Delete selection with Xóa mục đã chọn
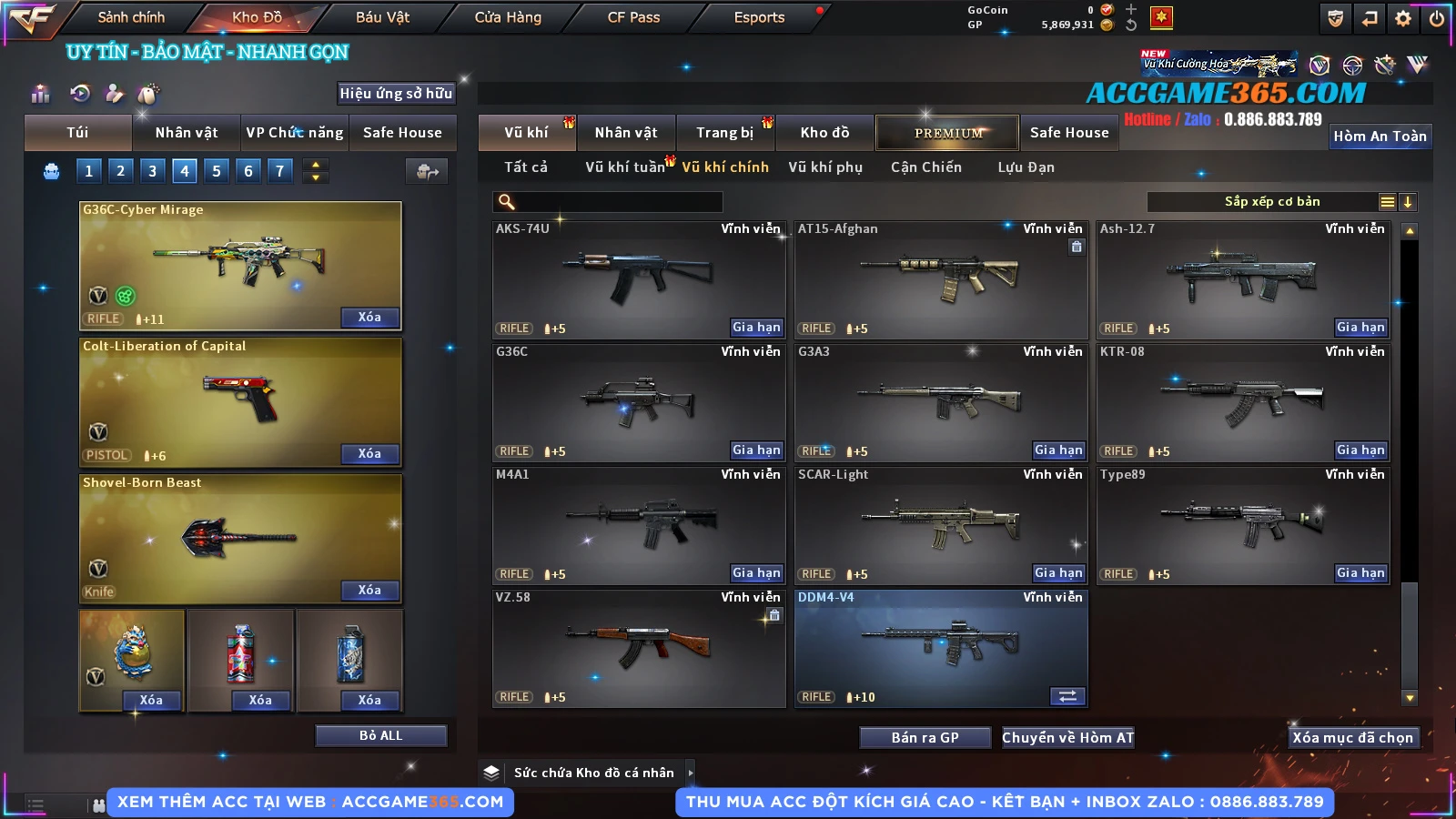This screenshot has width=1456, height=819. [1352, 738]
